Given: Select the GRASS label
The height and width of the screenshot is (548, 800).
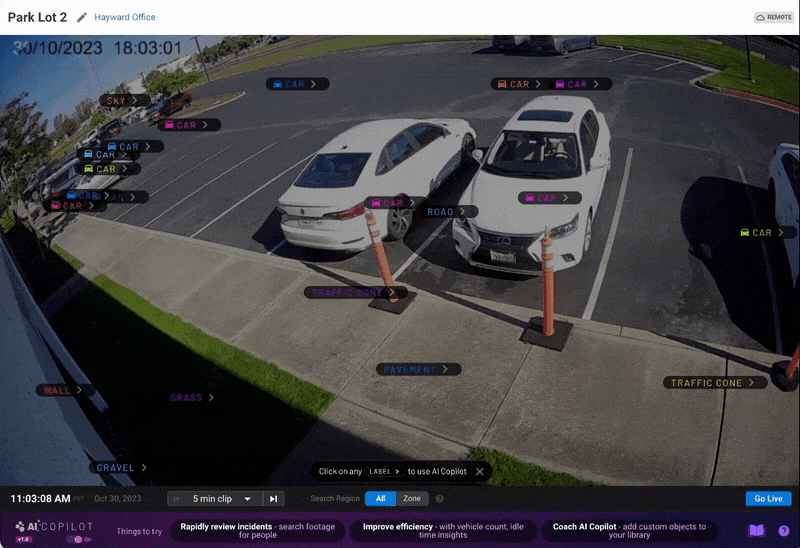Looking at the screenshot, I should 192,397.
